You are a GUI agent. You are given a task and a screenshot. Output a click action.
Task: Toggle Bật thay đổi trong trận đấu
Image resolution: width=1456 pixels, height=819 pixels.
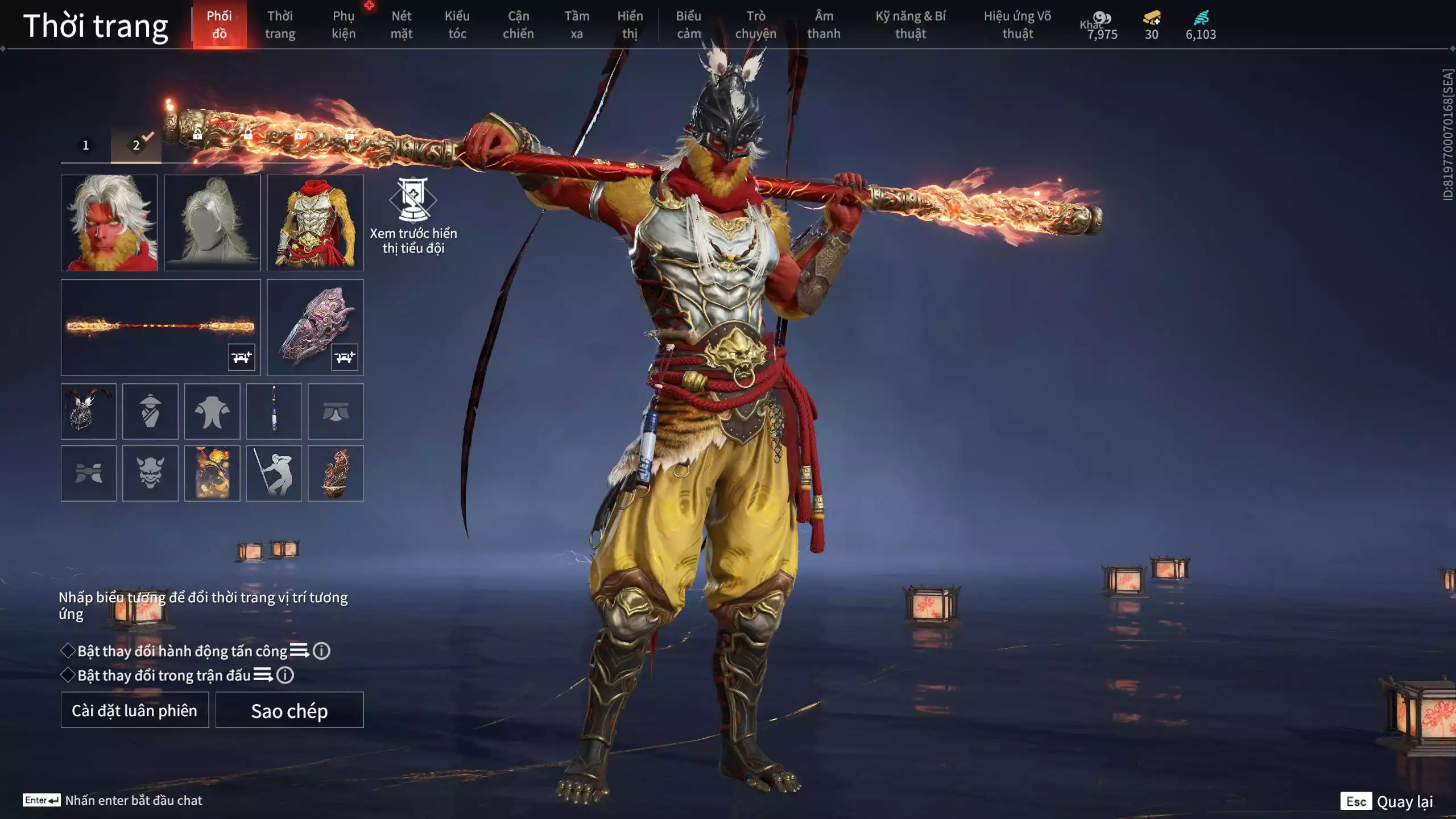coord(68,675)
